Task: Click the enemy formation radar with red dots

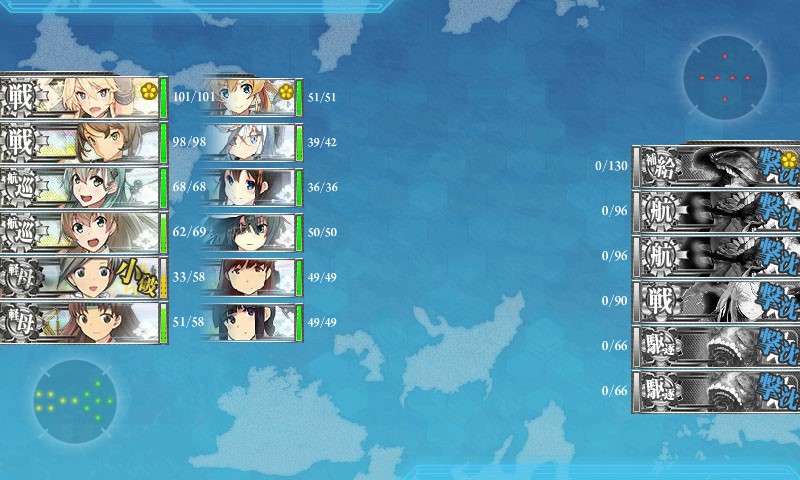Action: pyautogui.click(x=725, y=76)
